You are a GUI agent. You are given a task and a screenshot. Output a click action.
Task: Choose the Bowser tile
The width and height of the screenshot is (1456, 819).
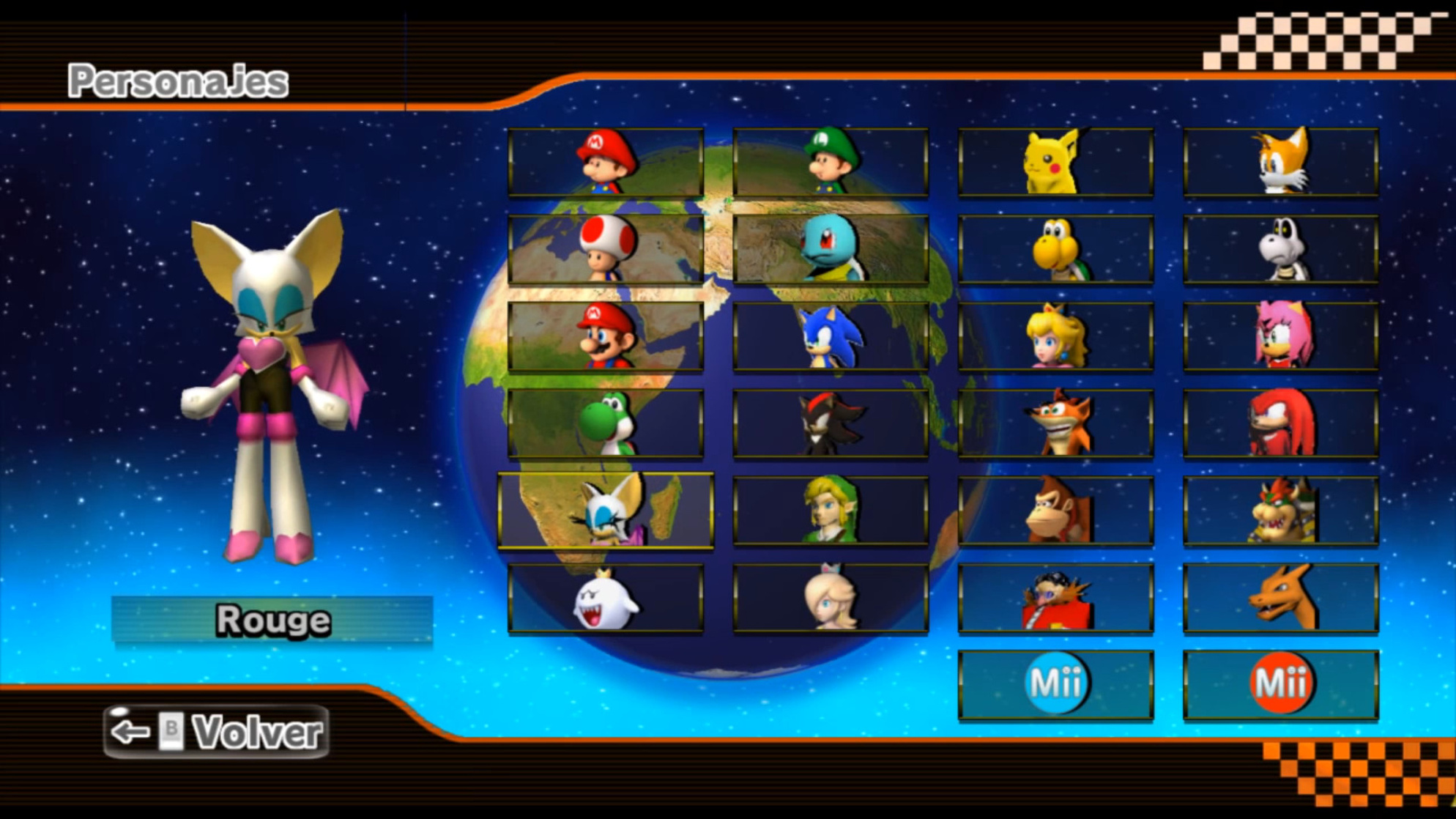pyautogui.click(x=1281, y=511)
